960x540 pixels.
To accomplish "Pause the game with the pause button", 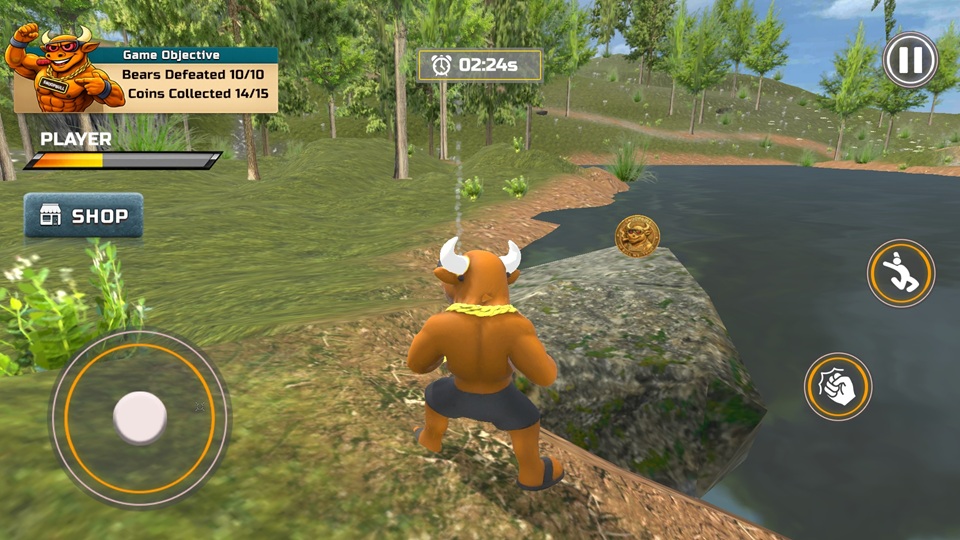I will (910, 60).
